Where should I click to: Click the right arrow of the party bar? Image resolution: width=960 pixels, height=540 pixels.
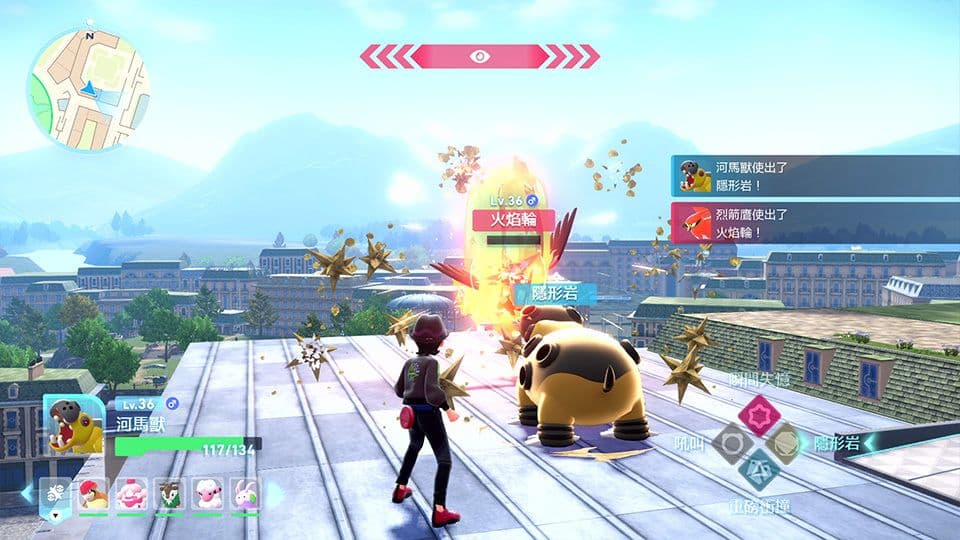click(275, 494)
